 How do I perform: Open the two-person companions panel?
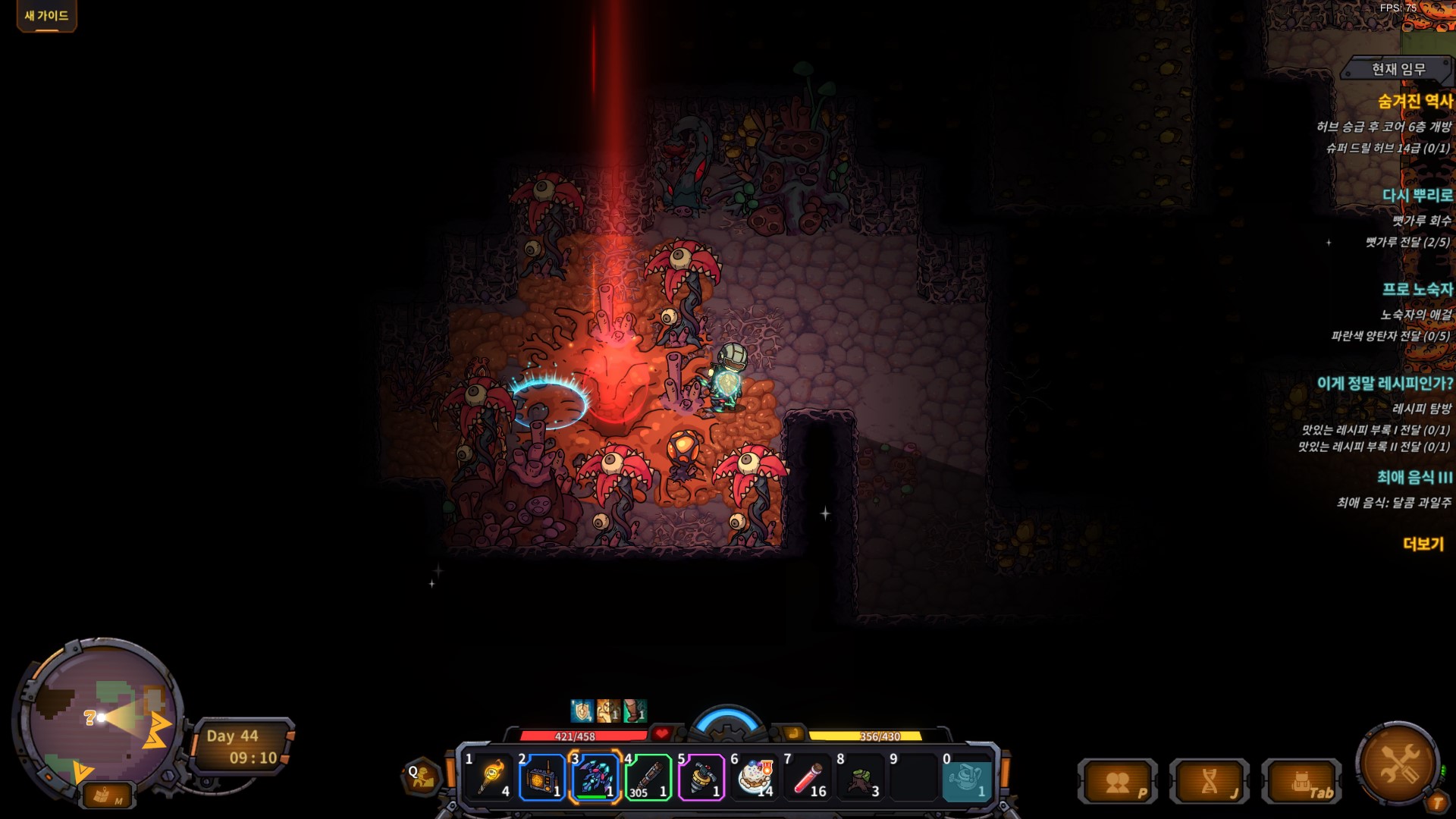click(x=1118, y=782)
